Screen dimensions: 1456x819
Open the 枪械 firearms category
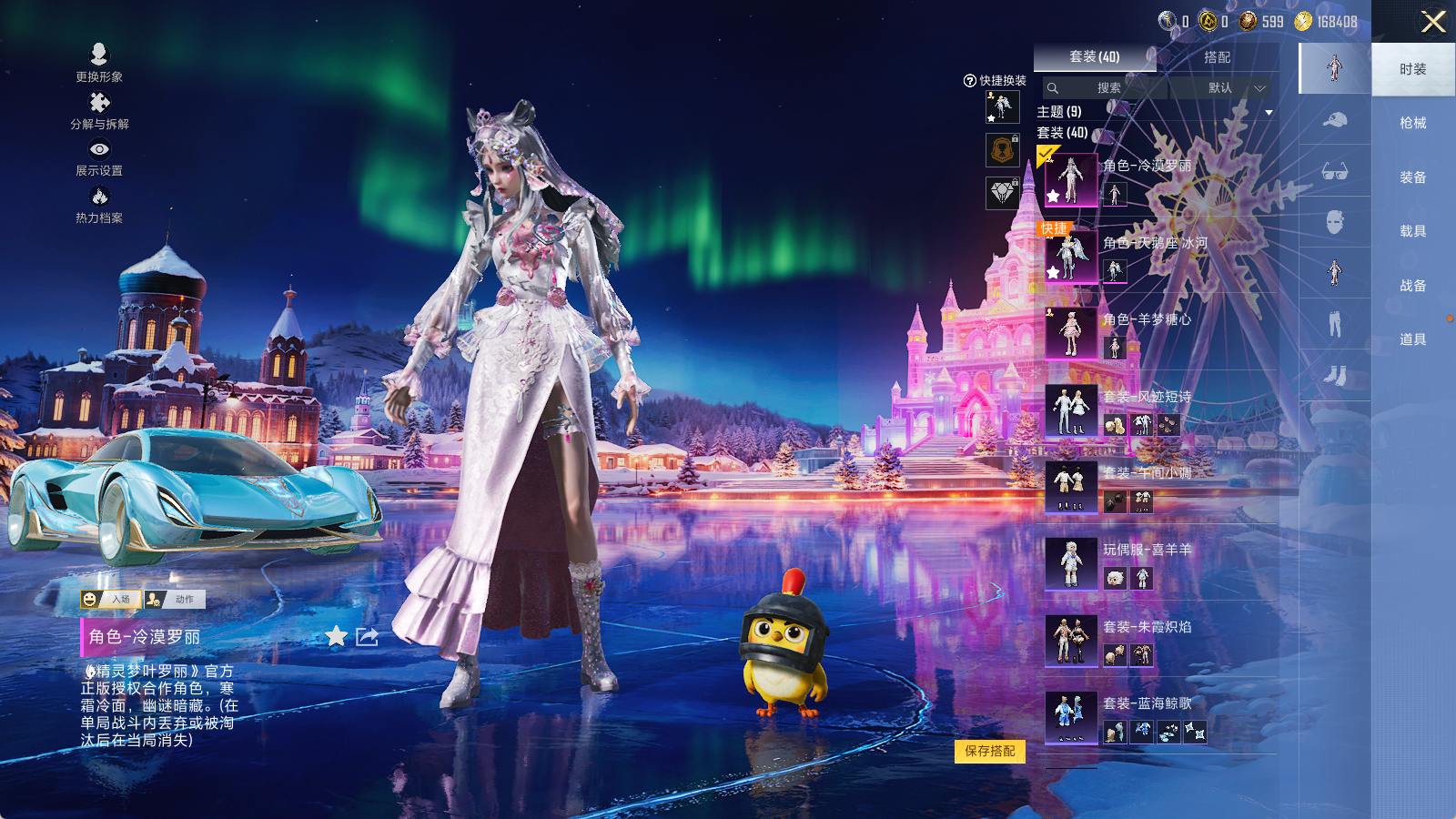[1412, 123]
